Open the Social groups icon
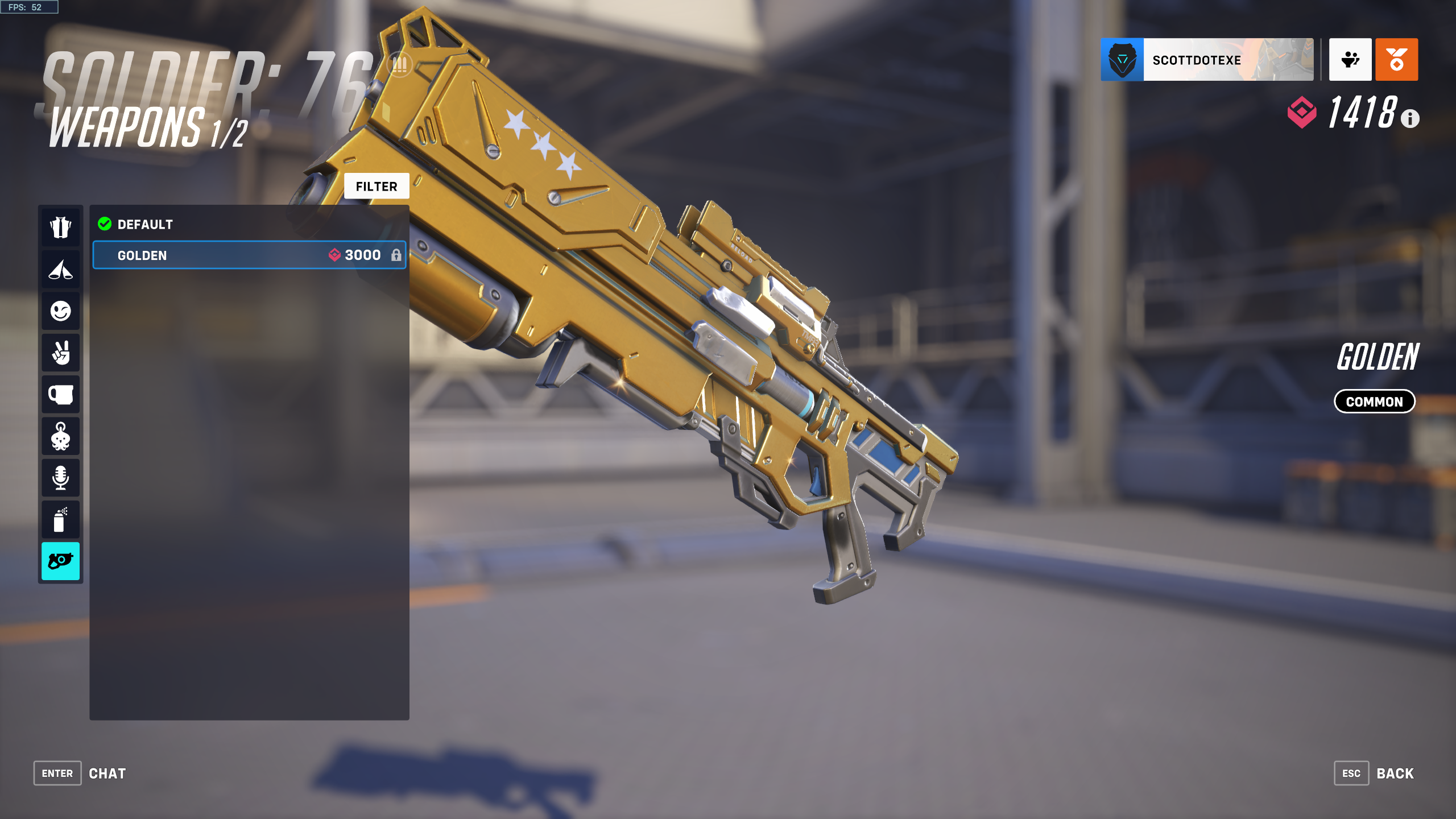Screen dimensions: 1456x819 pyautogui.click(x=1350, y=60)
